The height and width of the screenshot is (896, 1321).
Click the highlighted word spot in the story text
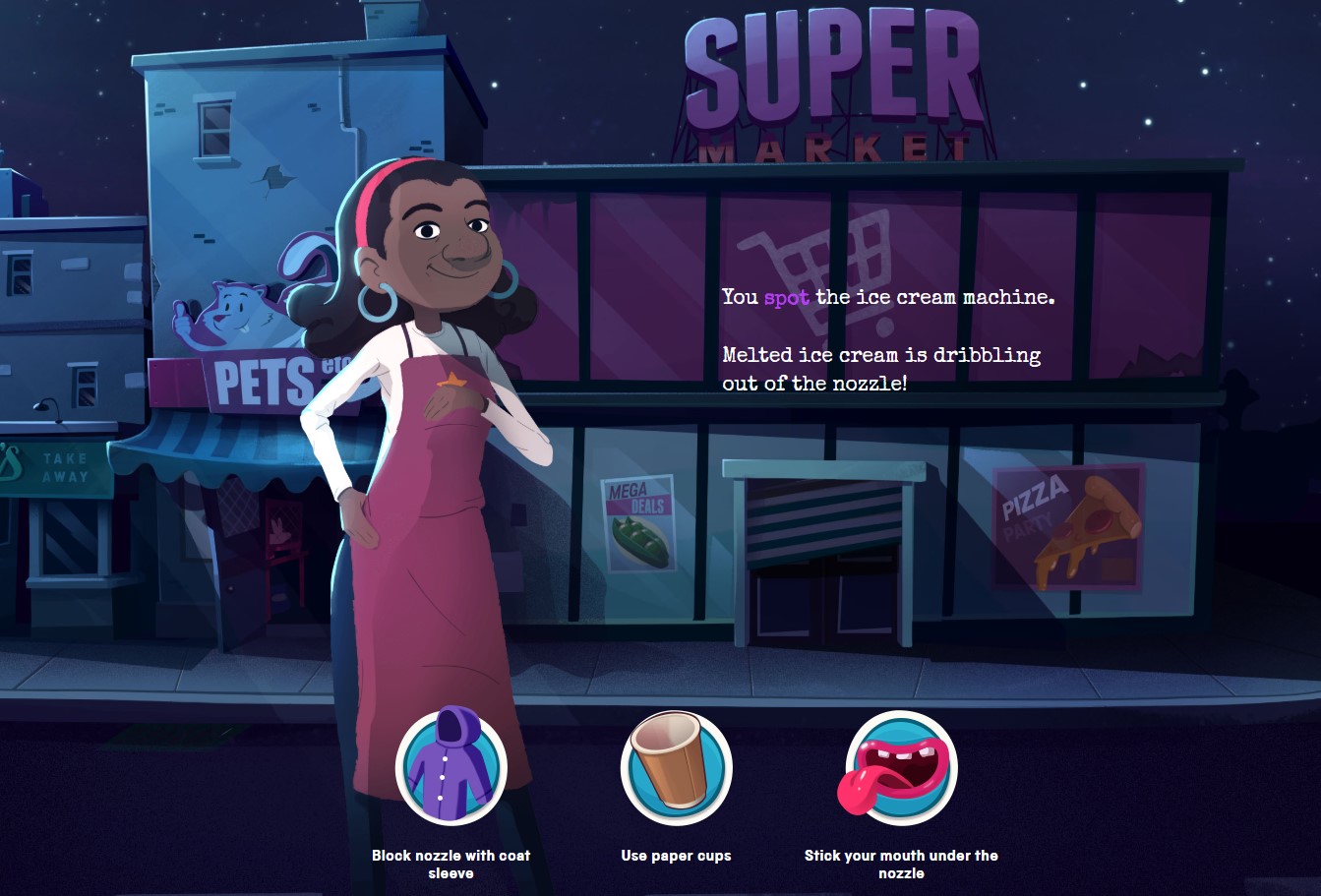(x=785, y=297)
